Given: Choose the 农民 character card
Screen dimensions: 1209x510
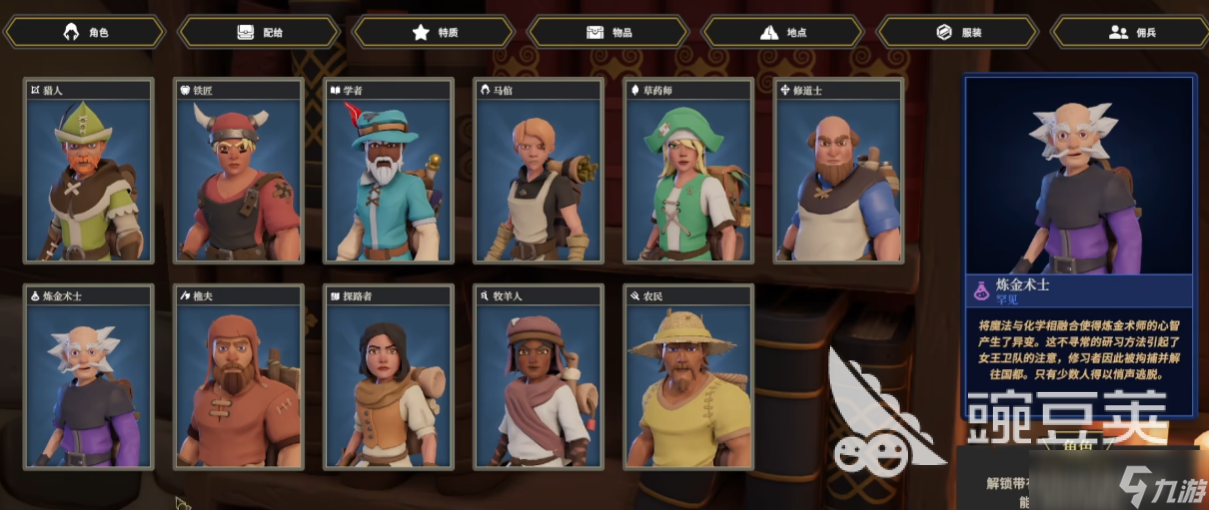Looking at the screenshot, I should pos(690,377).
